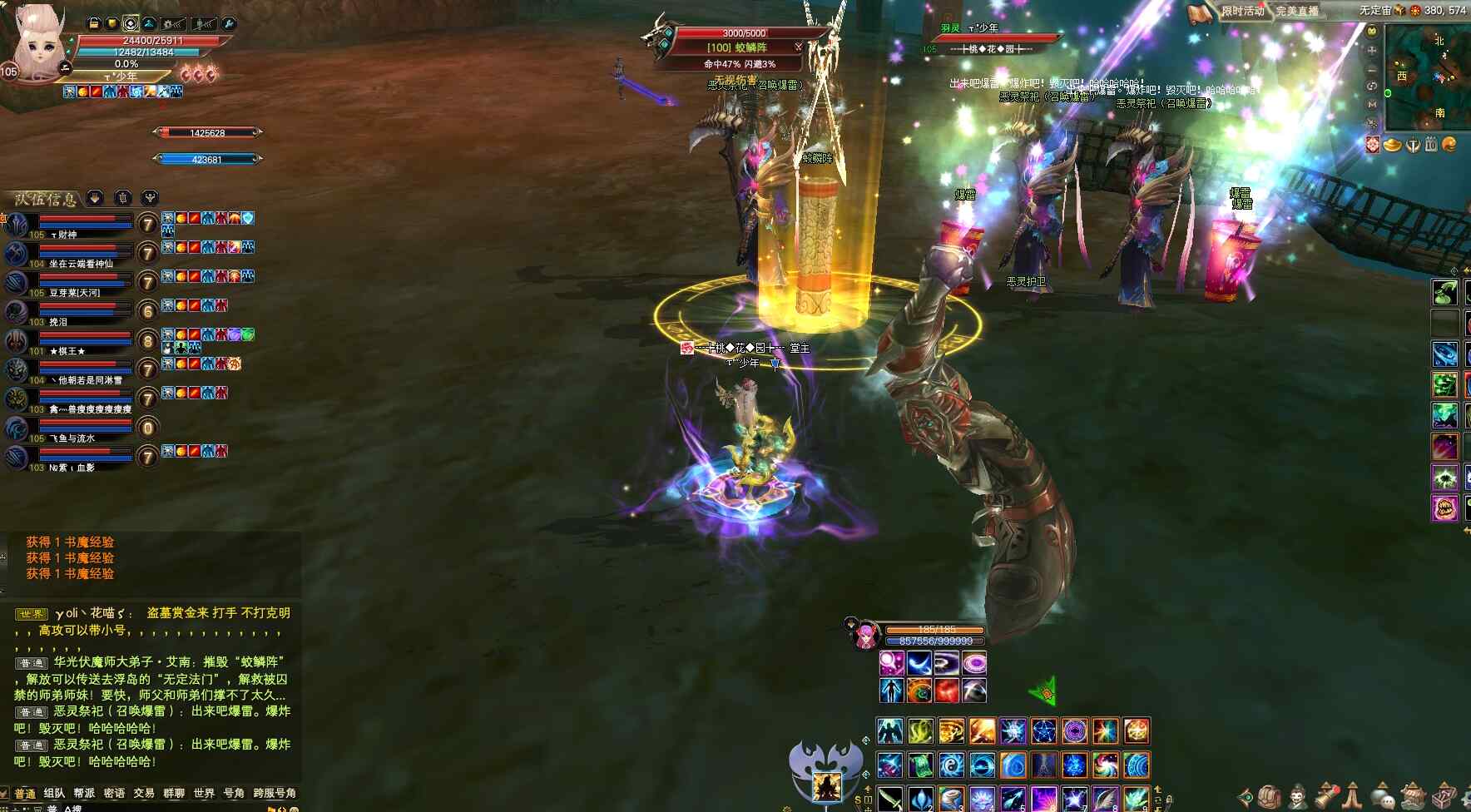Cast the blue pentagram skill
Image resolution: width=1471 pixels, height=812 pixels.
tap(1043, 731)
